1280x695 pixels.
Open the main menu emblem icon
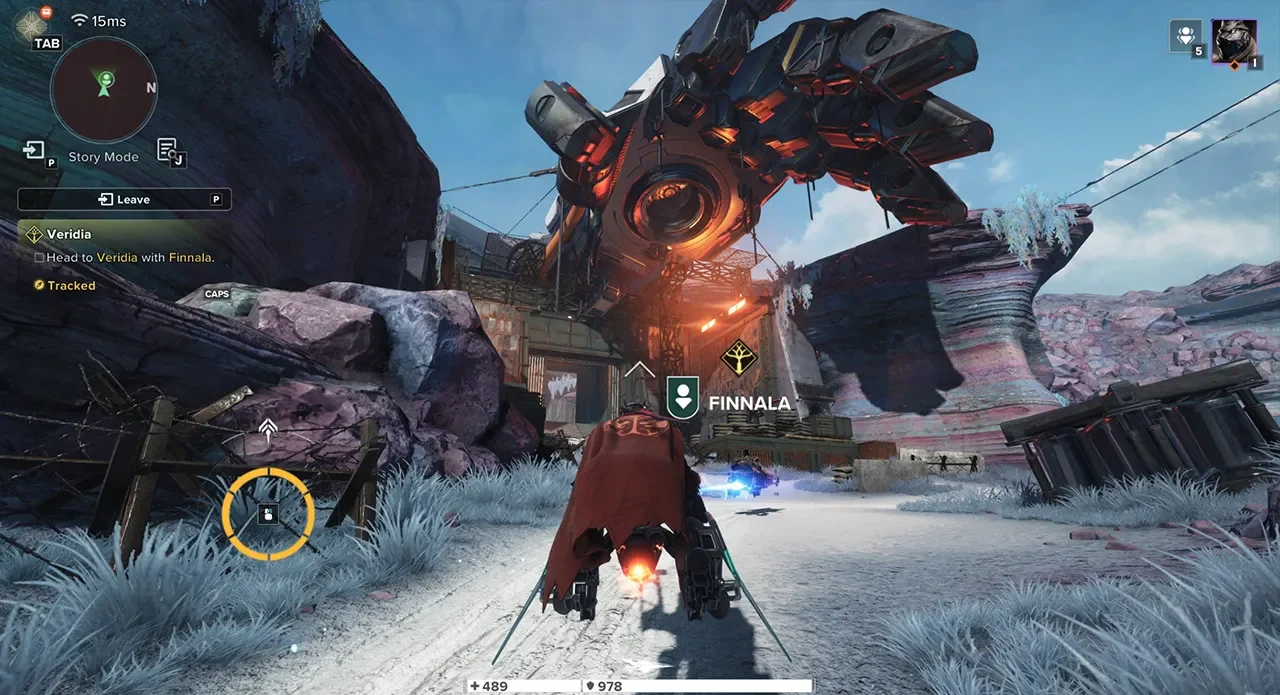(x=31, y=24)
